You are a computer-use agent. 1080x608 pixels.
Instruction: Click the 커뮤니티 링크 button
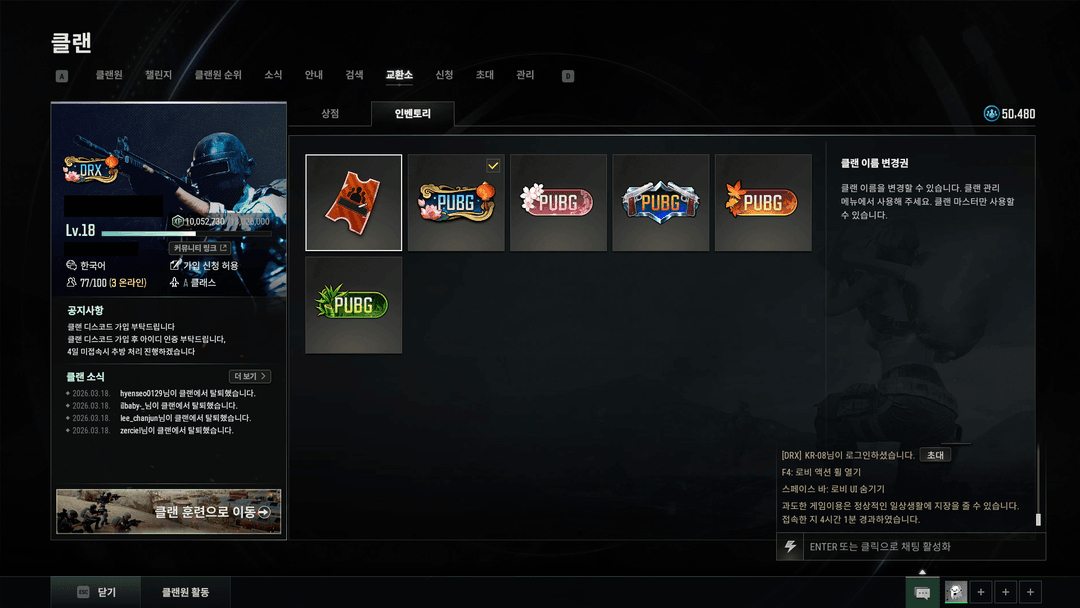[200, 248]
